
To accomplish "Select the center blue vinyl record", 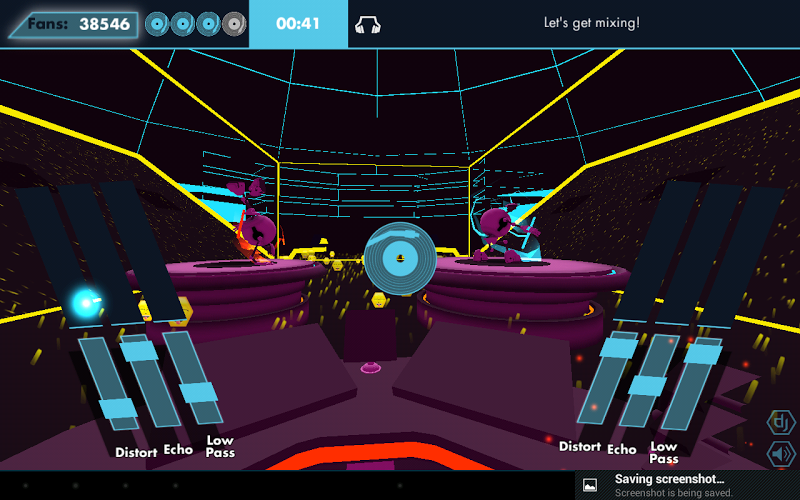I will (400, 258).
